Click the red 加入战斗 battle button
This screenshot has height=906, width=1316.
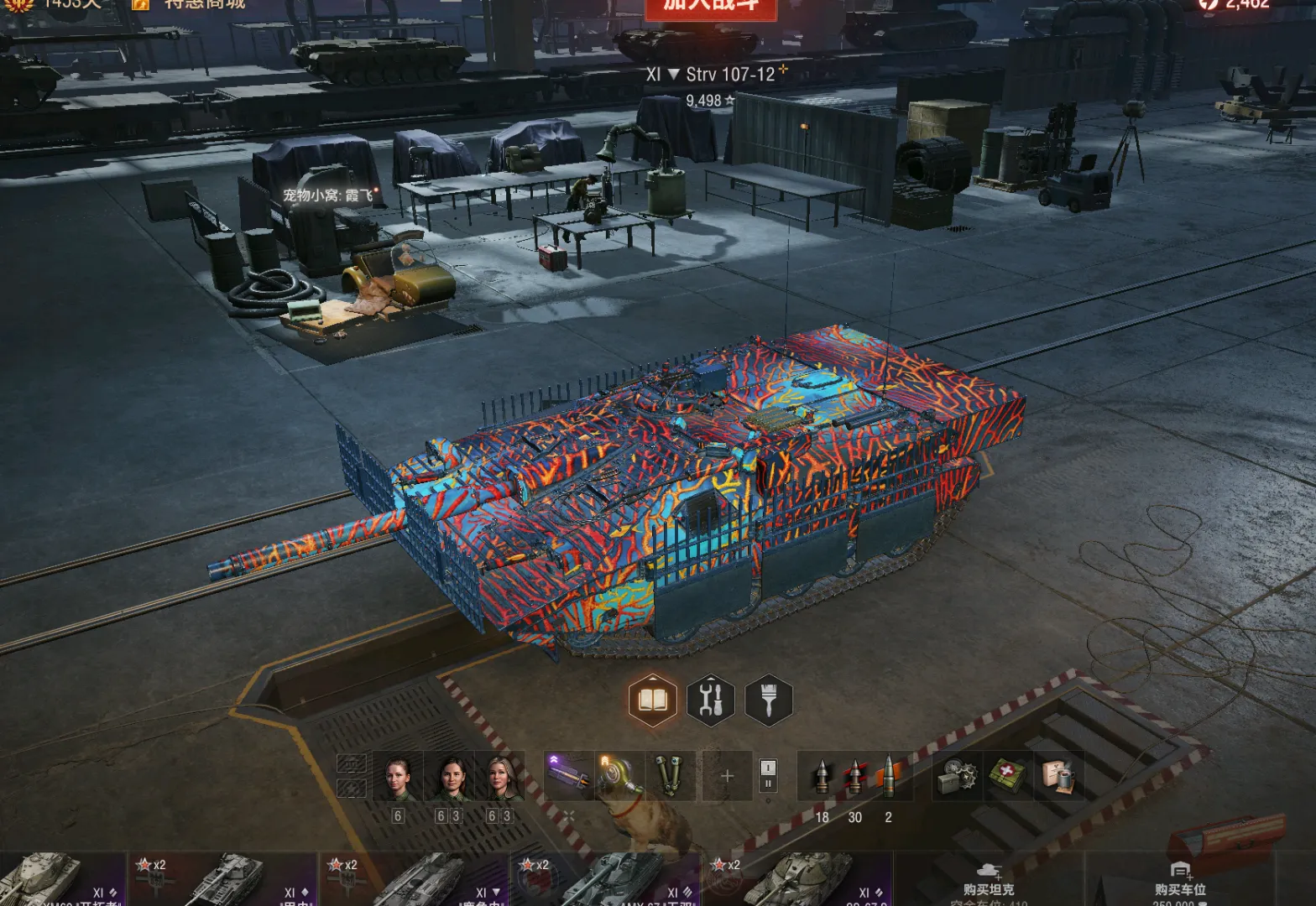coord(710,7)
